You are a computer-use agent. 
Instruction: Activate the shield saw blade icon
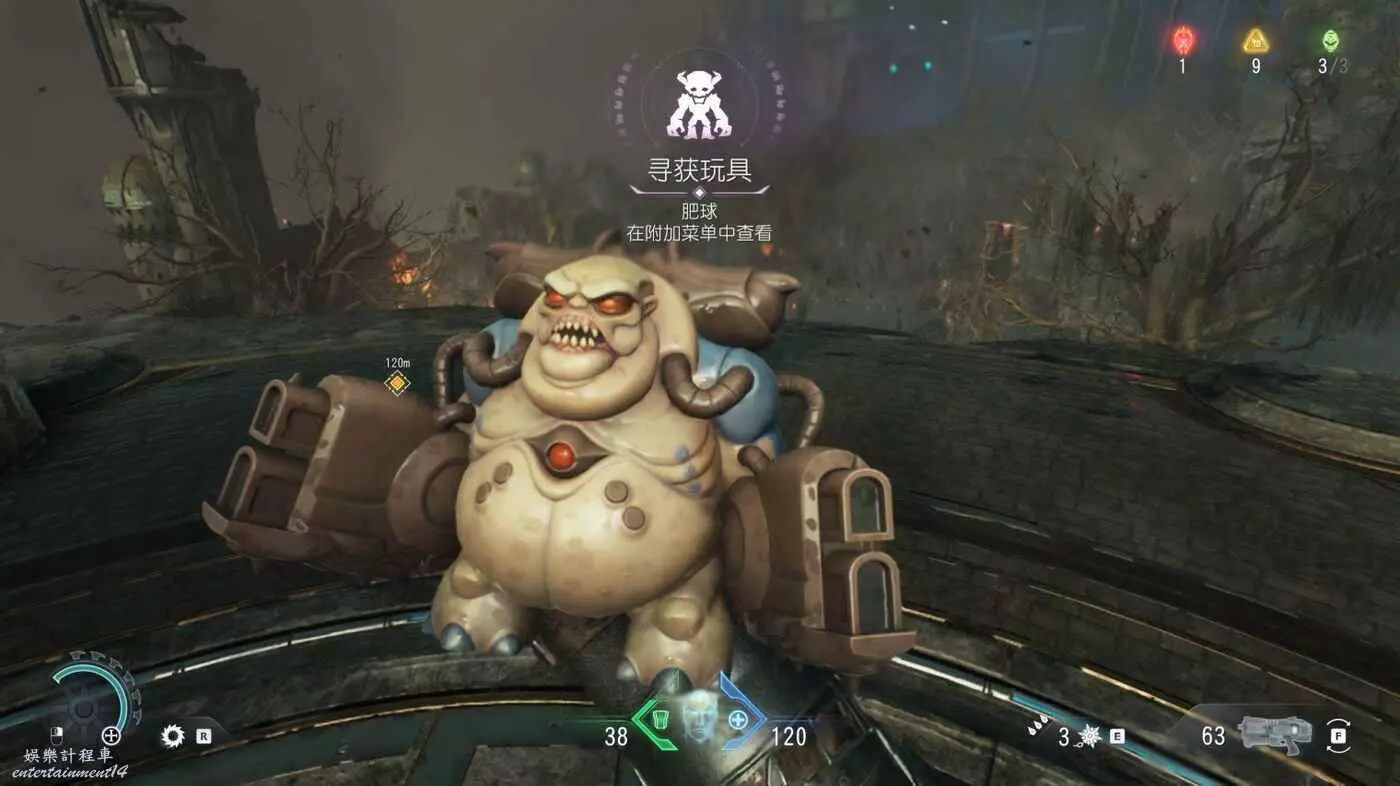tap(173, 737)
